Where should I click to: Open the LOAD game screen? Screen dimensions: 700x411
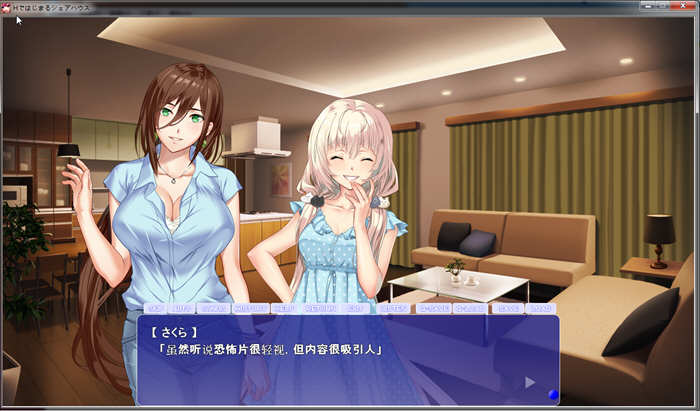coord(540,309)
